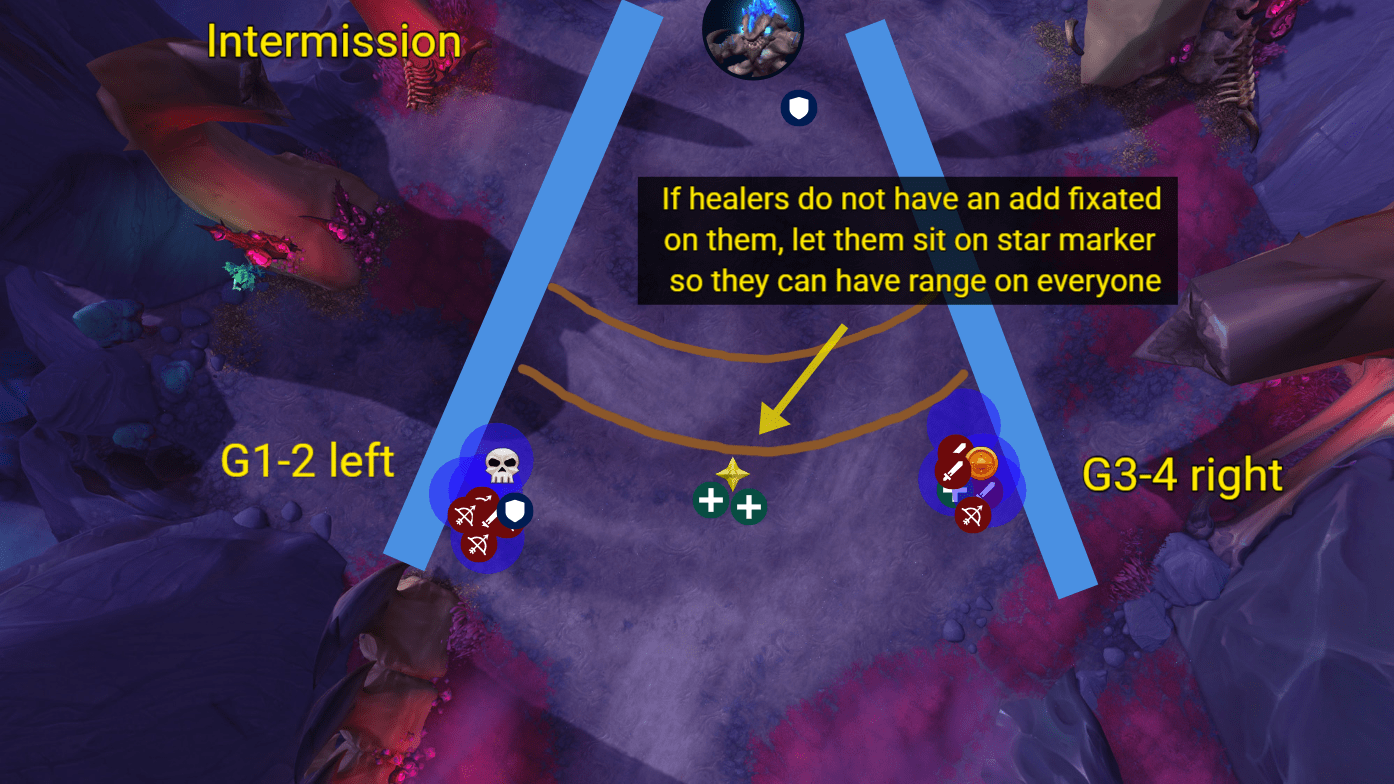This screenshot has height=784, width=1394.
Task: Click the tank shield icon below the boss
Action: point(798,109)
